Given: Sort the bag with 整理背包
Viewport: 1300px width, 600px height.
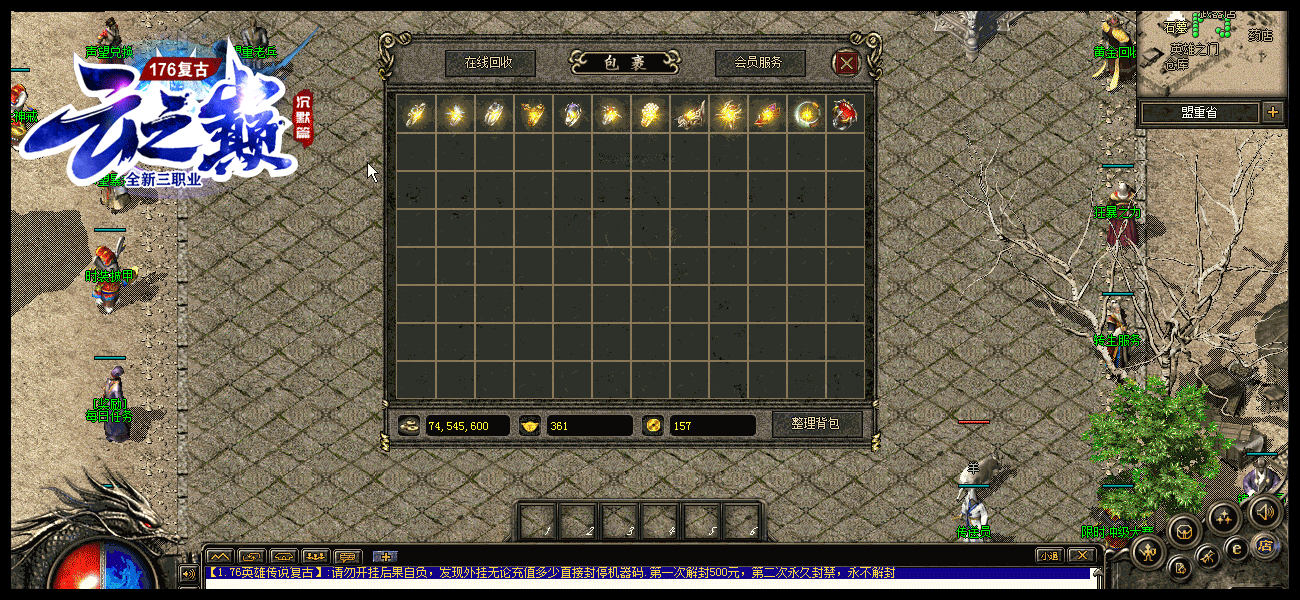Looking at the screenshot, I should click(816, 424).
